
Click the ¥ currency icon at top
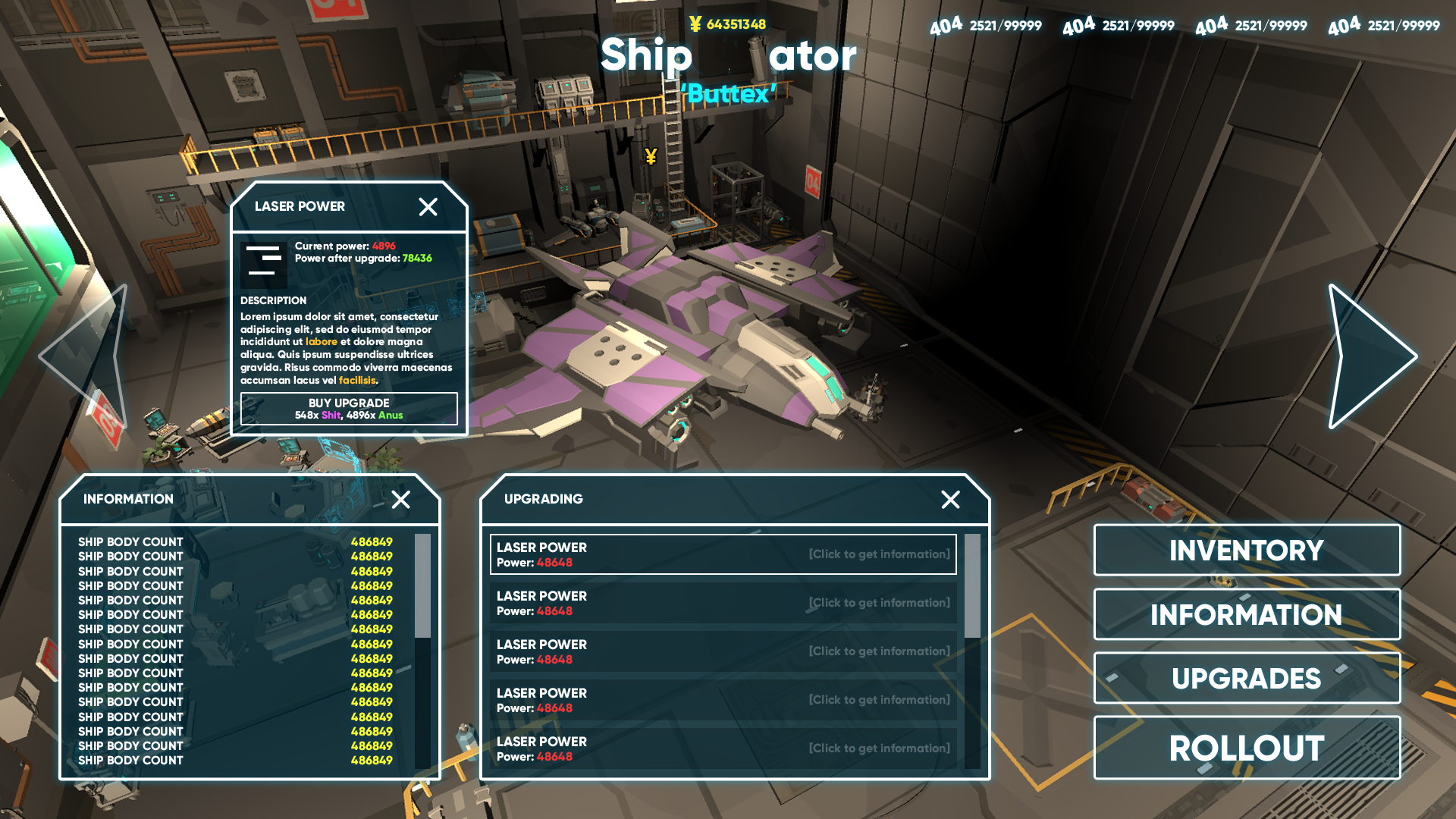coord(695,24)
